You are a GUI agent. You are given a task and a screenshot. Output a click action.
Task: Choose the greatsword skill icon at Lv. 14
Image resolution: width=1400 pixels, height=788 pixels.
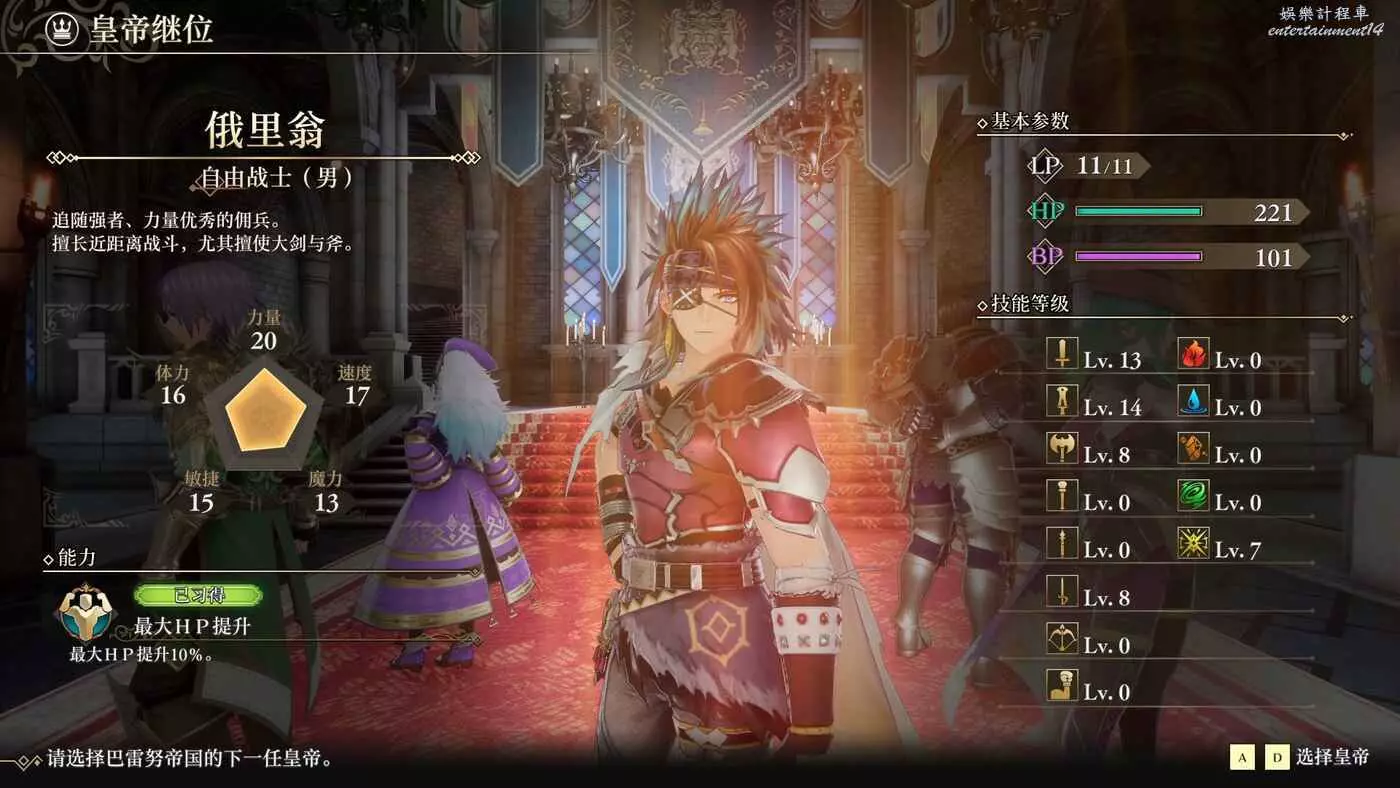pos(1061,401)
